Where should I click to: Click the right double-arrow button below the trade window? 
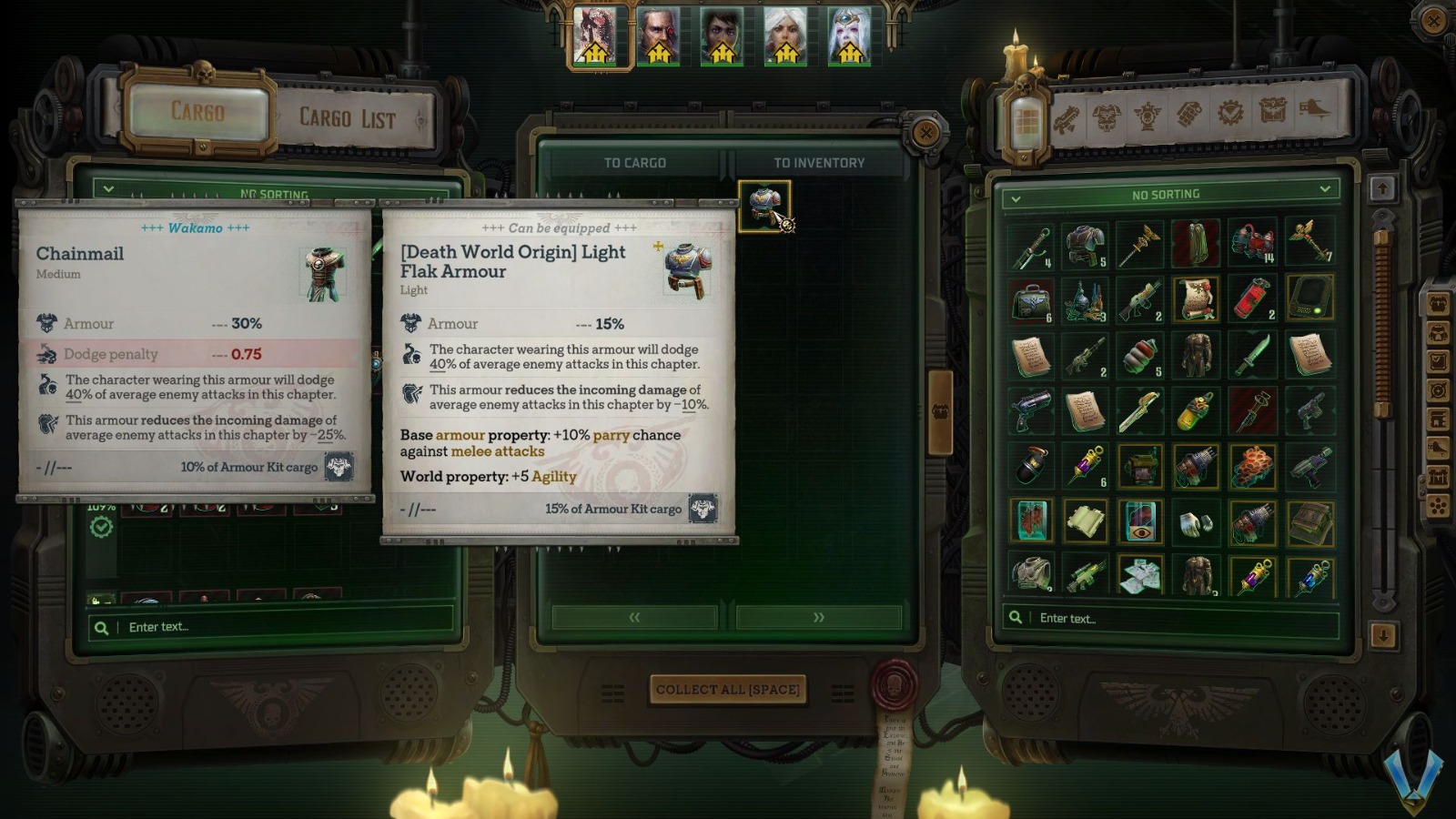click(x=817, y=617)
